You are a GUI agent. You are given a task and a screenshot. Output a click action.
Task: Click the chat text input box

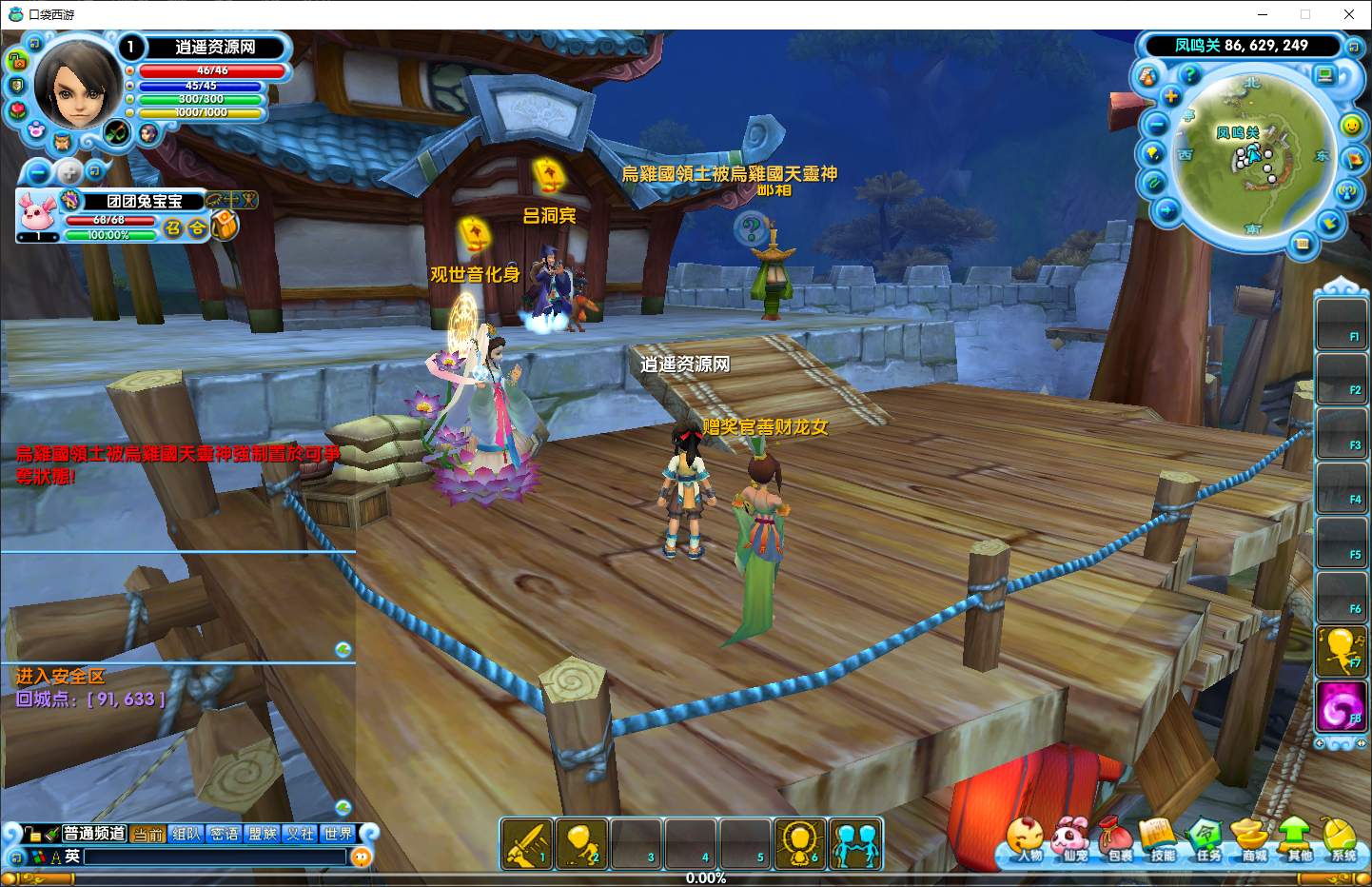pos(215,857)
